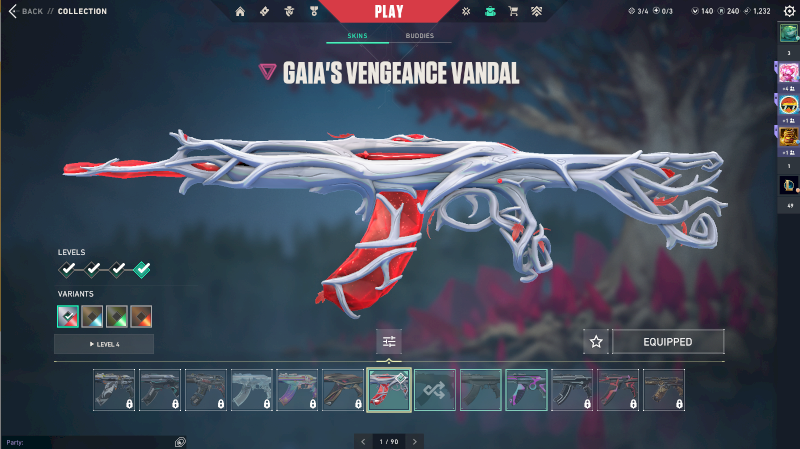Open the home screen icon
This screenshot has width=800, height=449.
[x=240, y=11]
